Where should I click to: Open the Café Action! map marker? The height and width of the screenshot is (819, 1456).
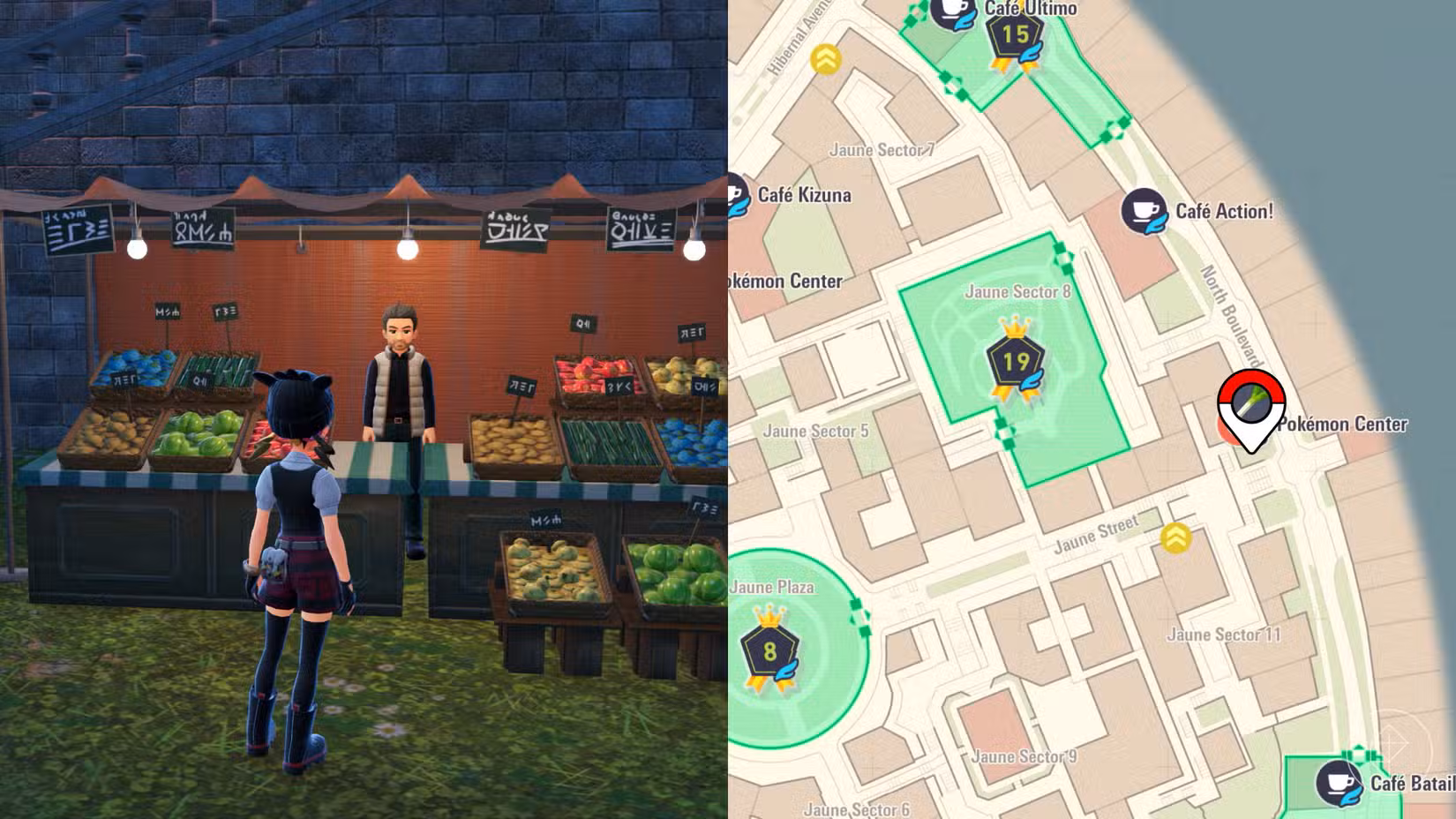(1143, 210)
